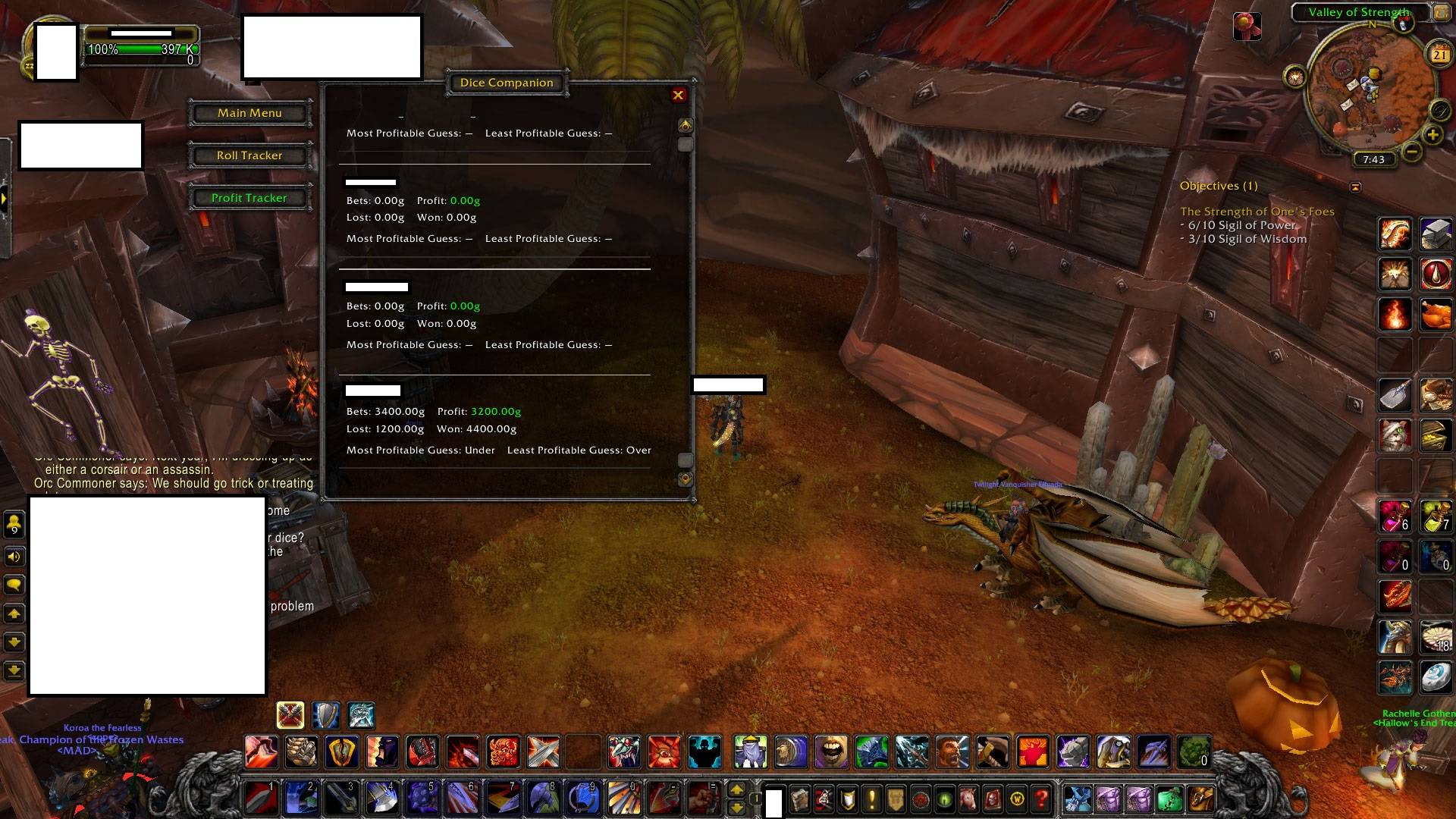The image size is (1456, 819).
Task: Zoom out the minimap
Action: [x=1411, y=152]
